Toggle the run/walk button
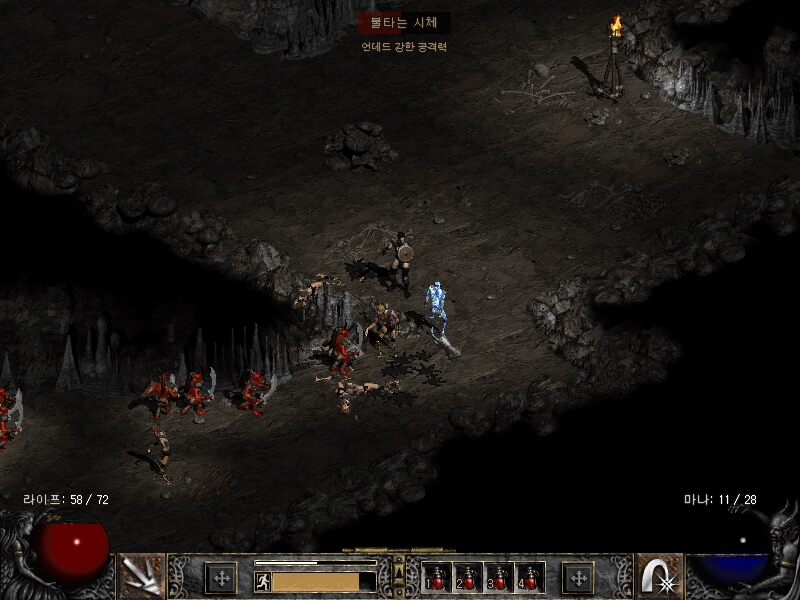The width and height of the screenshot is (800, 600). (262, 581)
